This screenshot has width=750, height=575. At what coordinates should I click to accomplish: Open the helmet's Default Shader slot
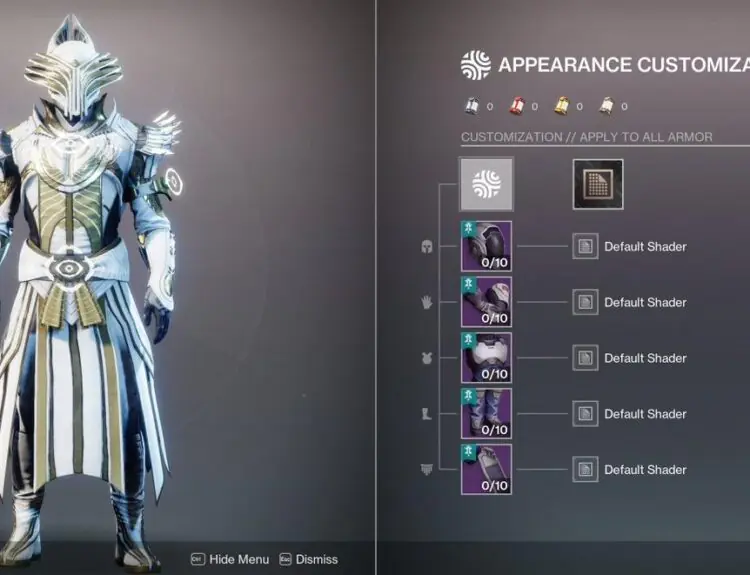pyautogui.click(x=585, y=247)
